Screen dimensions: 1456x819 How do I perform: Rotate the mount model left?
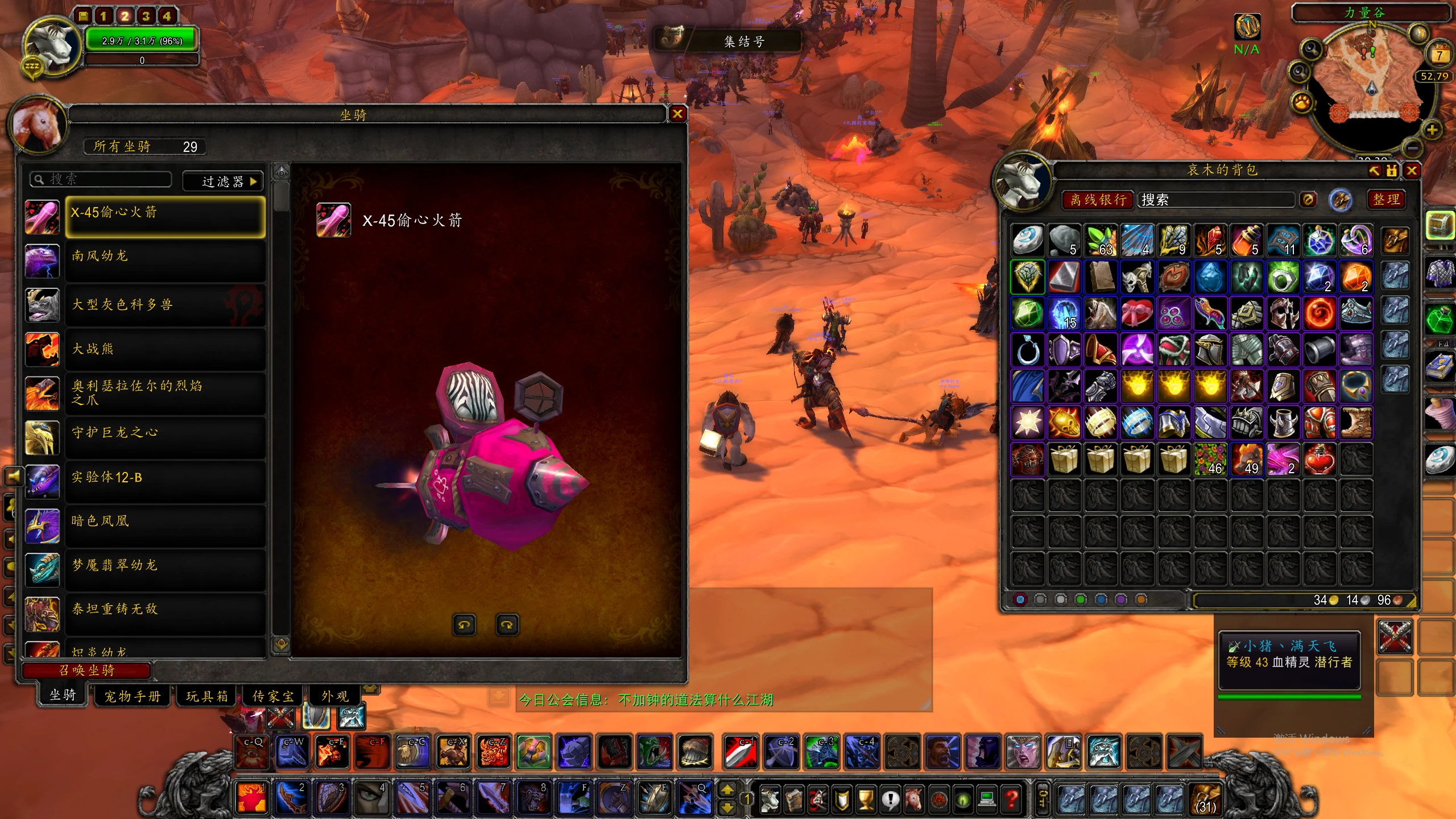click(x=464, y=625)
